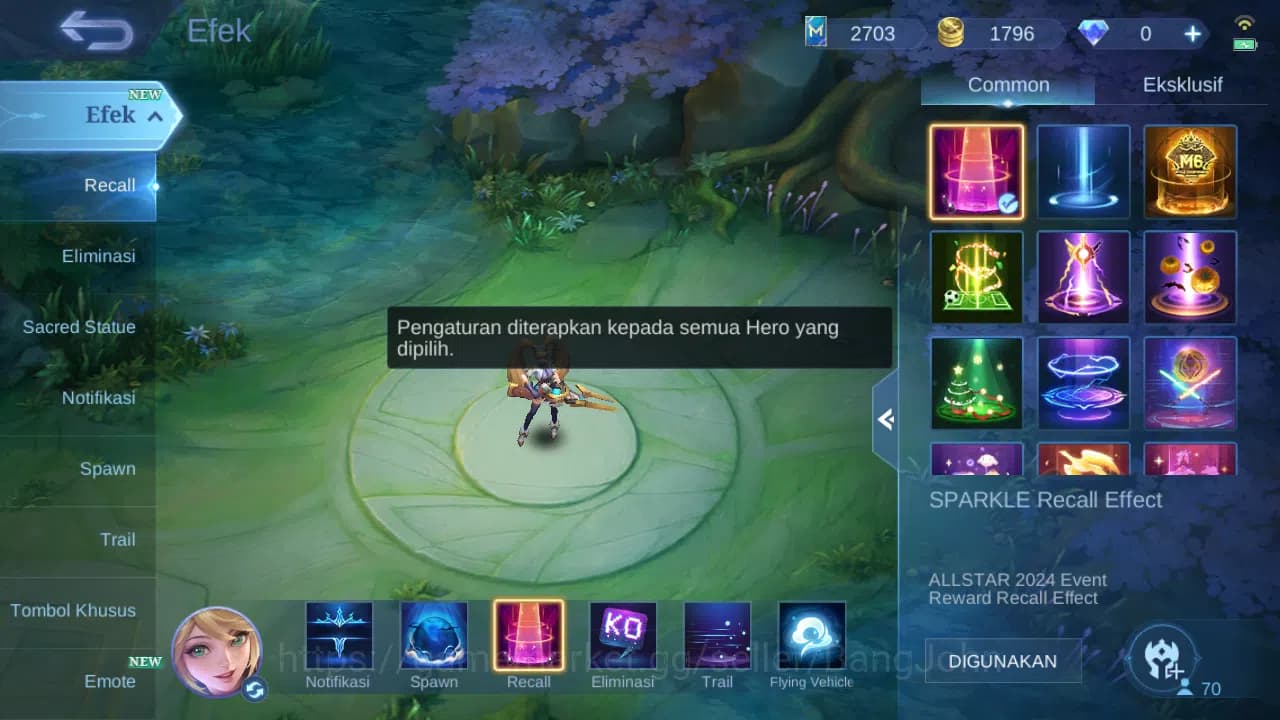
Task: Open the Flying Vehicle effects category
Action: click(x=811, y=634)
